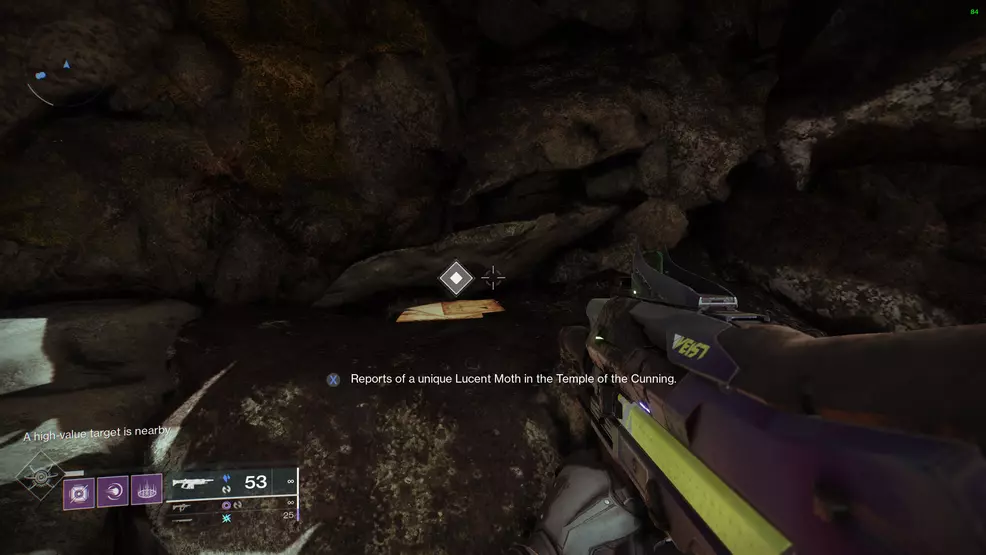This screenshot has height=555, width=986.
Task: Select the equipped primary rifle weapon icon
Action: coord(194,483)
